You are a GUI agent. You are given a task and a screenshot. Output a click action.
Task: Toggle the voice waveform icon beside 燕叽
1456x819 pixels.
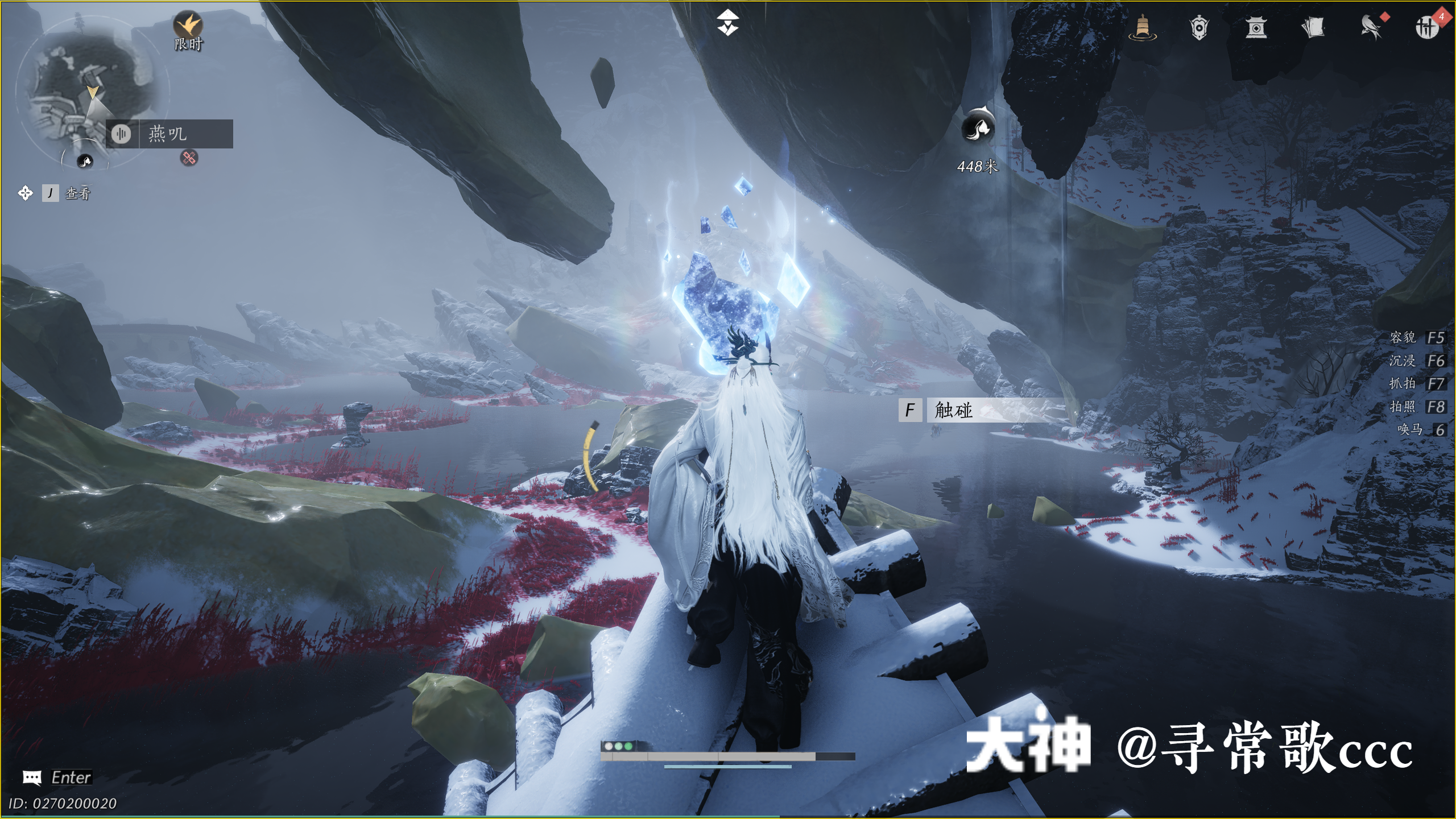coord(121,134)
